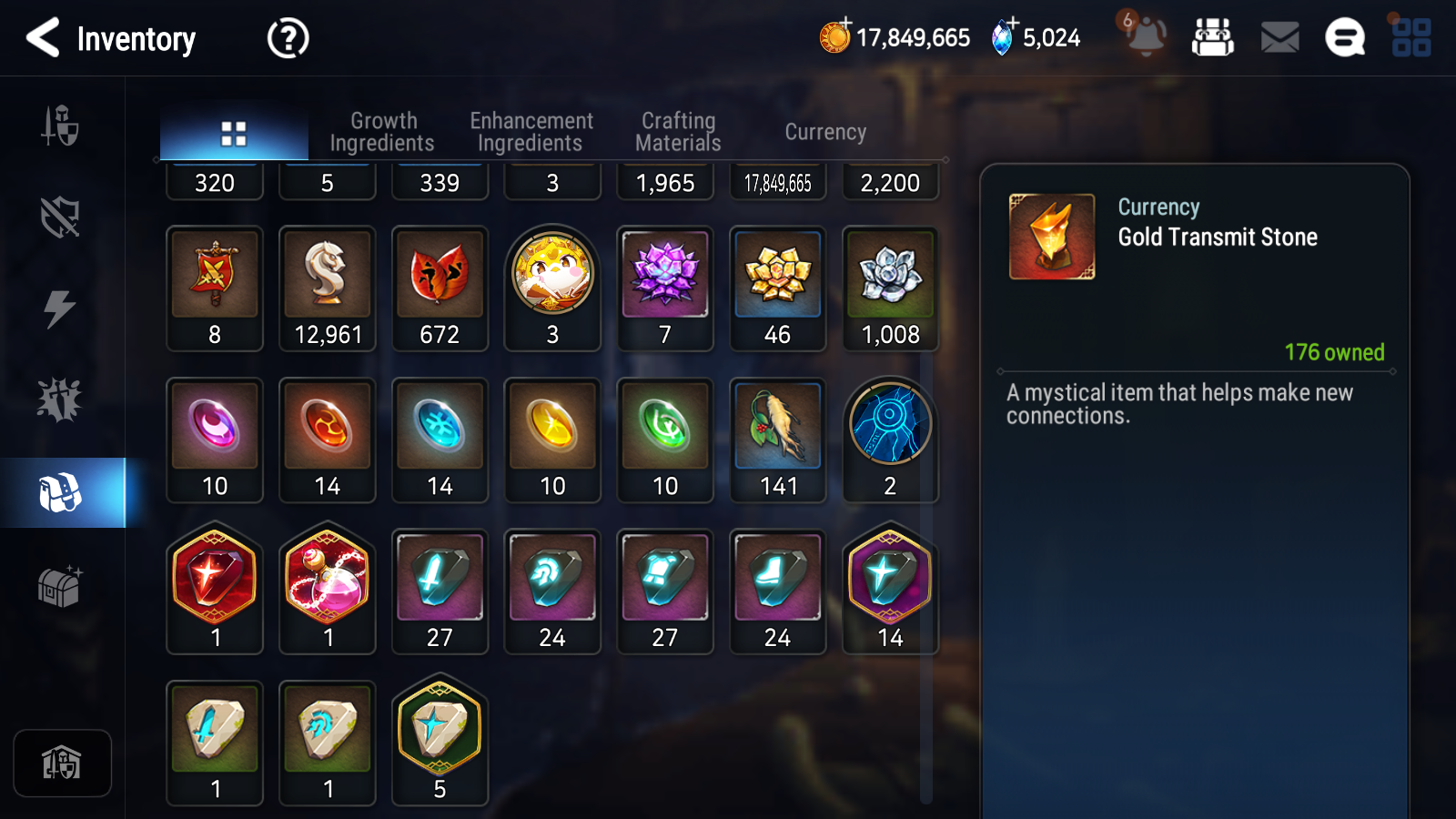
Task: Select the silver flower item with 1,008
Action: 890,288
